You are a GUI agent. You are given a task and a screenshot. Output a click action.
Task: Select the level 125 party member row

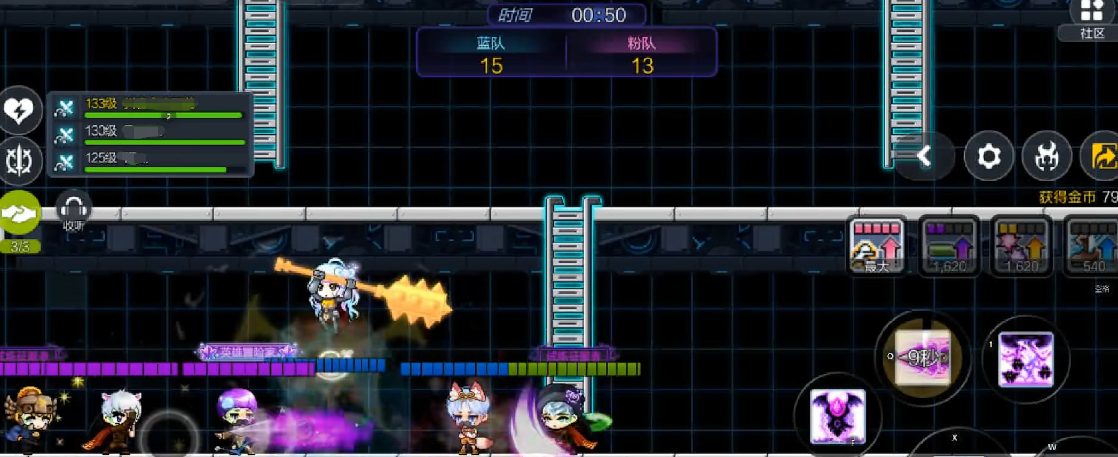[150, 161]
